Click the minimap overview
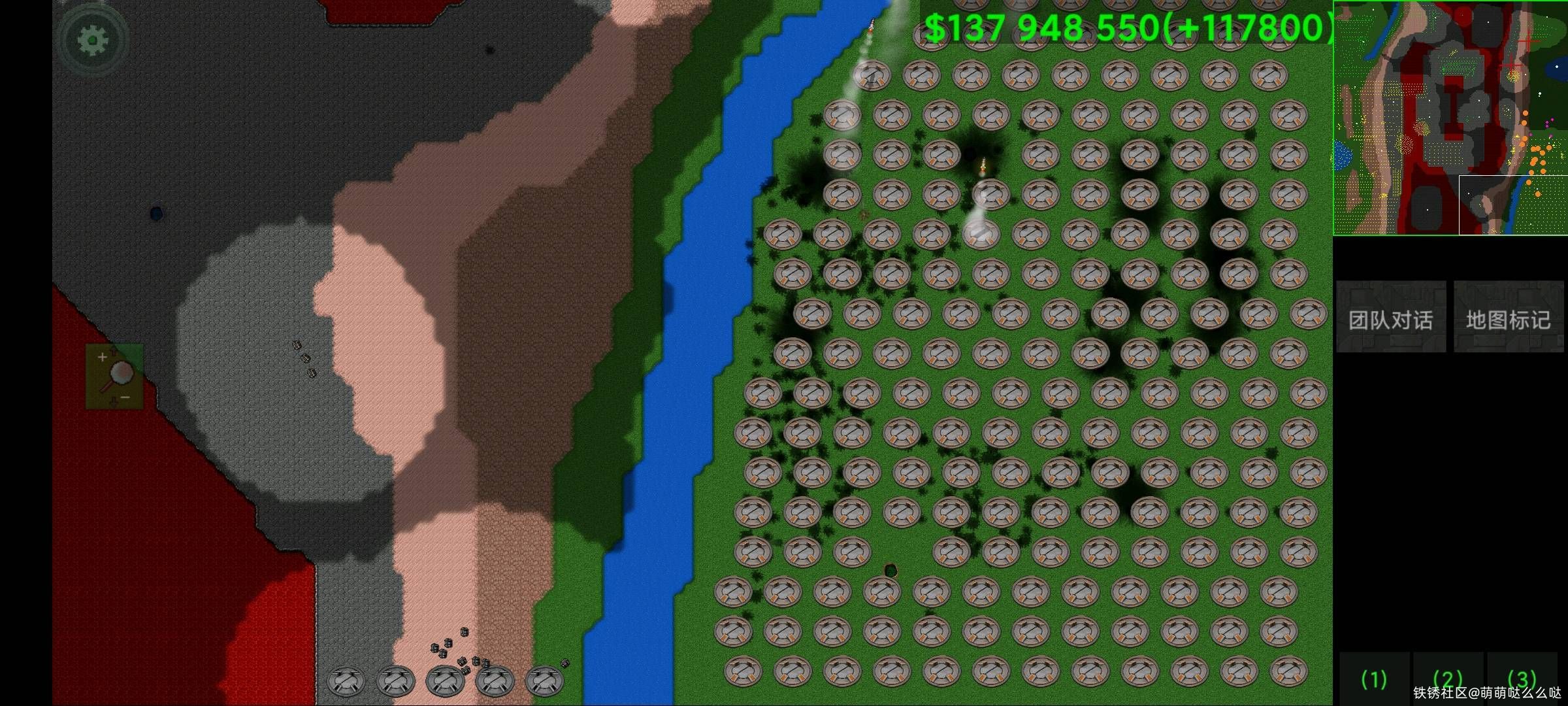Viewport: 1568px width, 706px height. tap(1450, 118)
